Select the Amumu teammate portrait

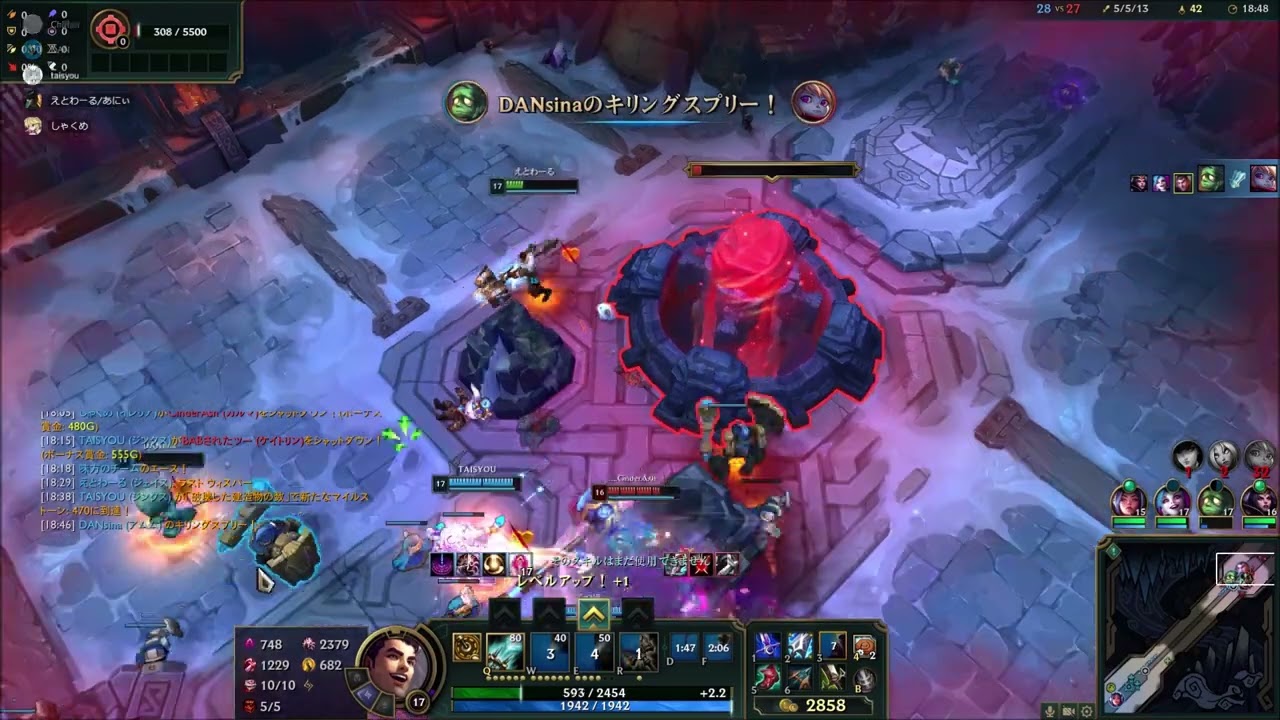point(1215,499)
